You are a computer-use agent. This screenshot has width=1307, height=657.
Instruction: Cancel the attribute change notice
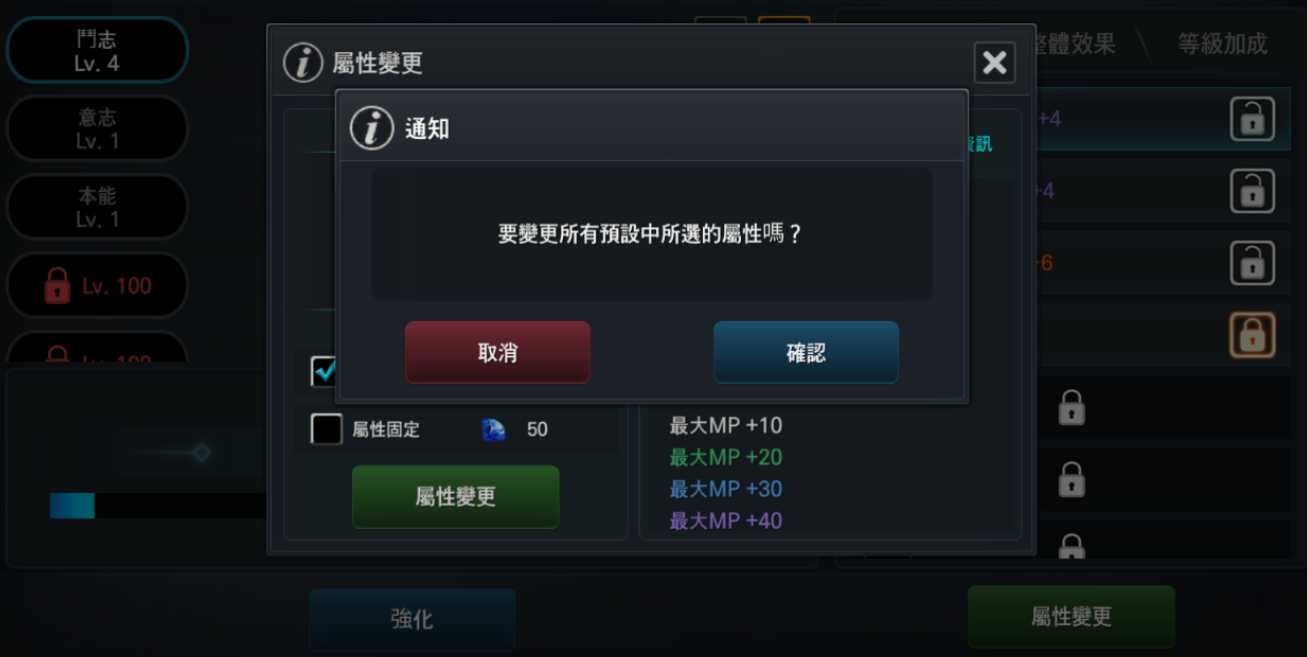click(x=497, y=352)
